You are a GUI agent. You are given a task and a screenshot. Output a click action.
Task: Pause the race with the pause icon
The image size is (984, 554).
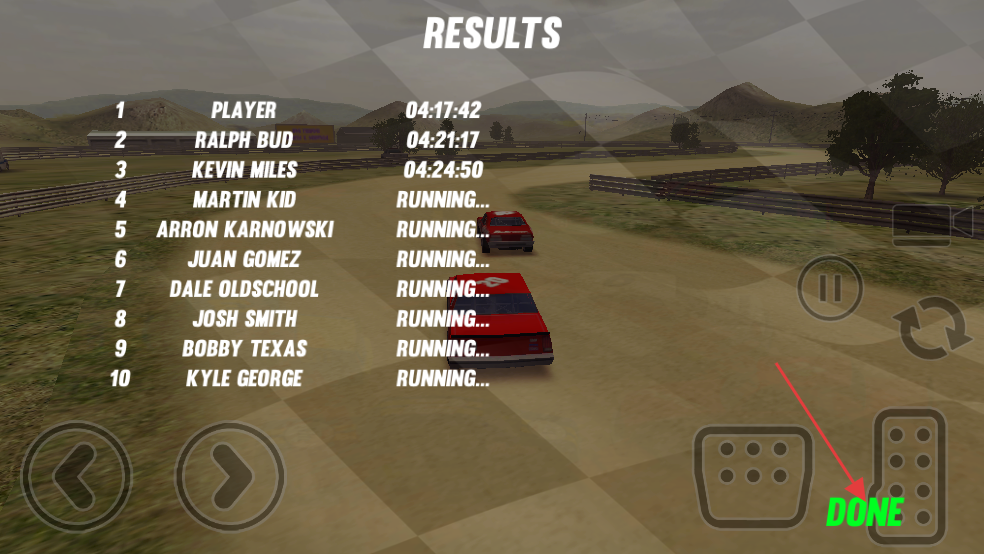(x=830, y=289)
